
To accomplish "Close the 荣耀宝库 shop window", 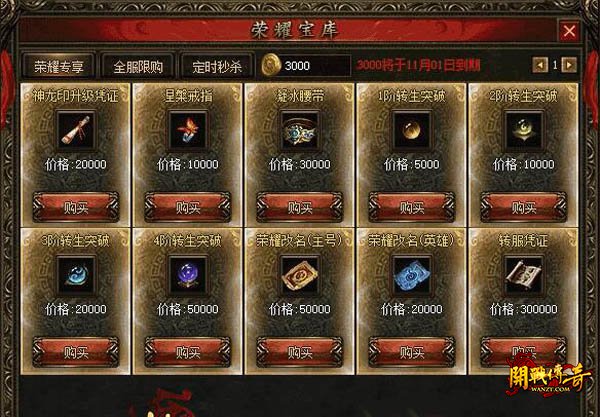I will coord(569,31).
